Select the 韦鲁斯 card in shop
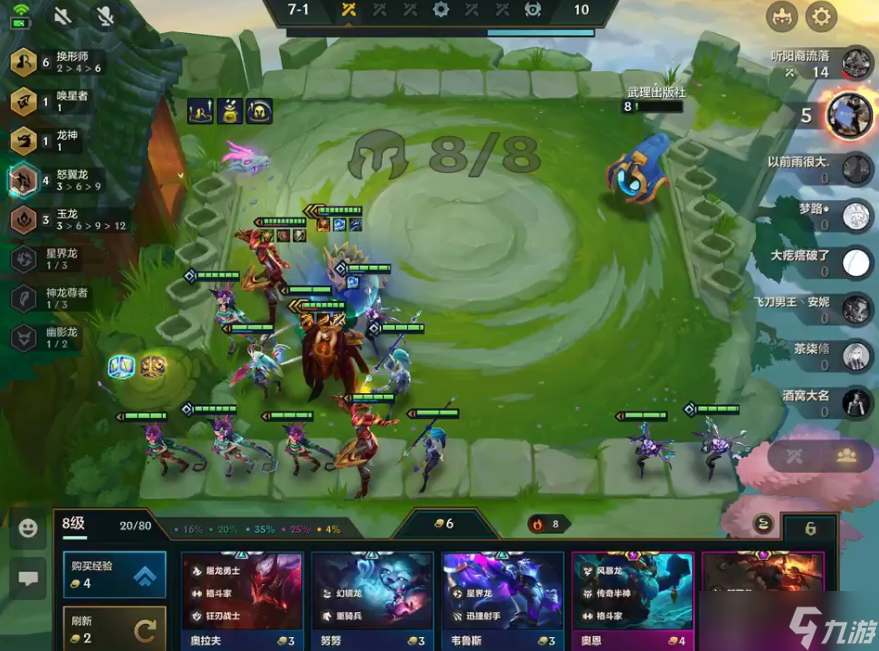 coord(502,590)
